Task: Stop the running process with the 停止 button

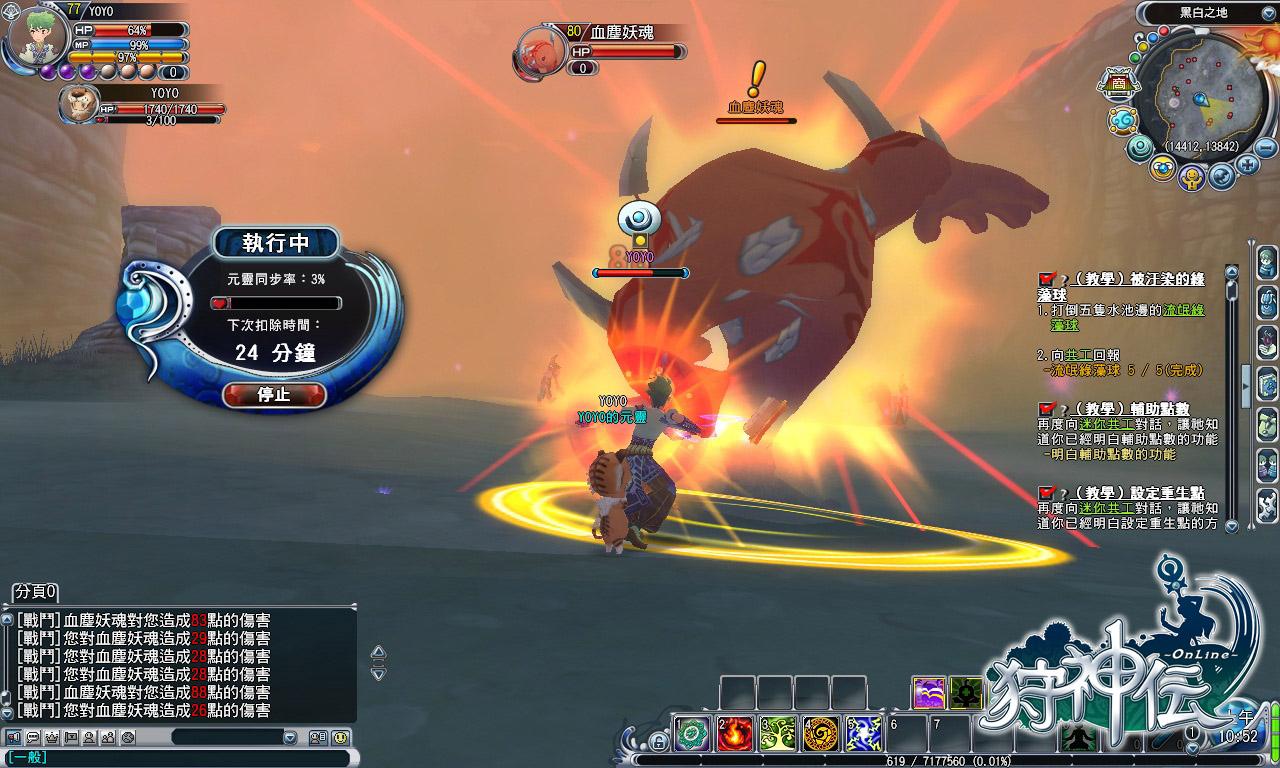Action: (274, 394)
